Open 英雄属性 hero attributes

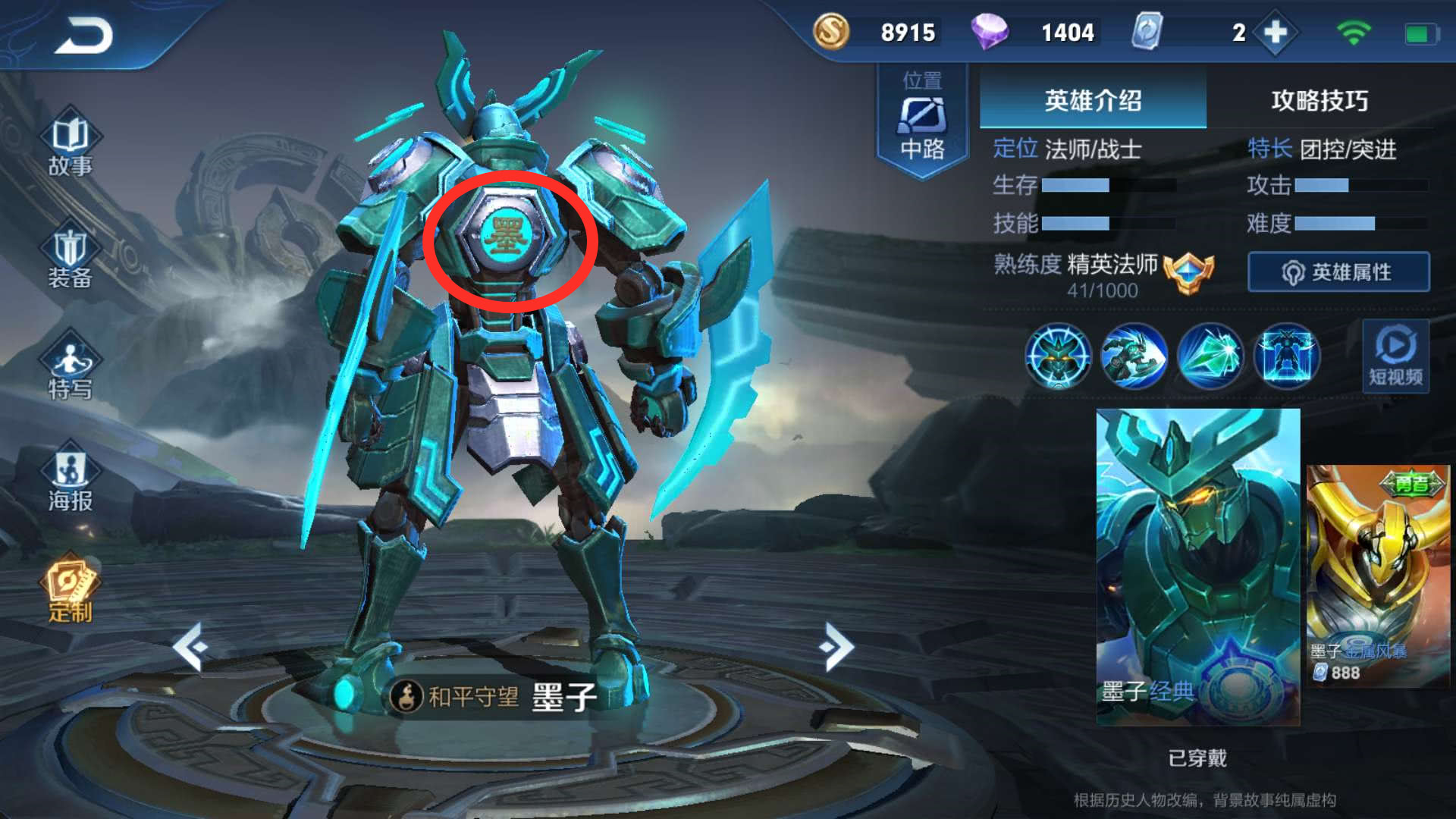pyautogui.click(x=1338, y=272)
